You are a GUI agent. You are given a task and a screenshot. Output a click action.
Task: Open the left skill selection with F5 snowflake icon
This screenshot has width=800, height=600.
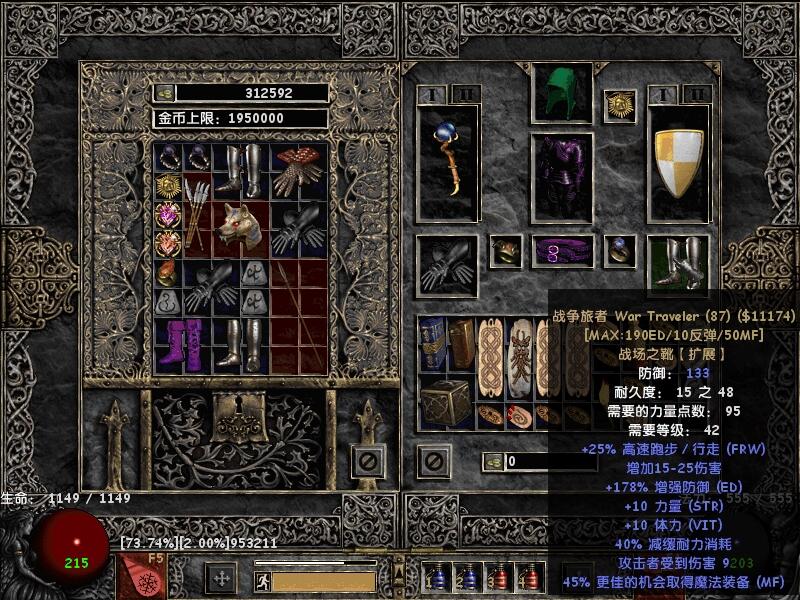[138, 579]
